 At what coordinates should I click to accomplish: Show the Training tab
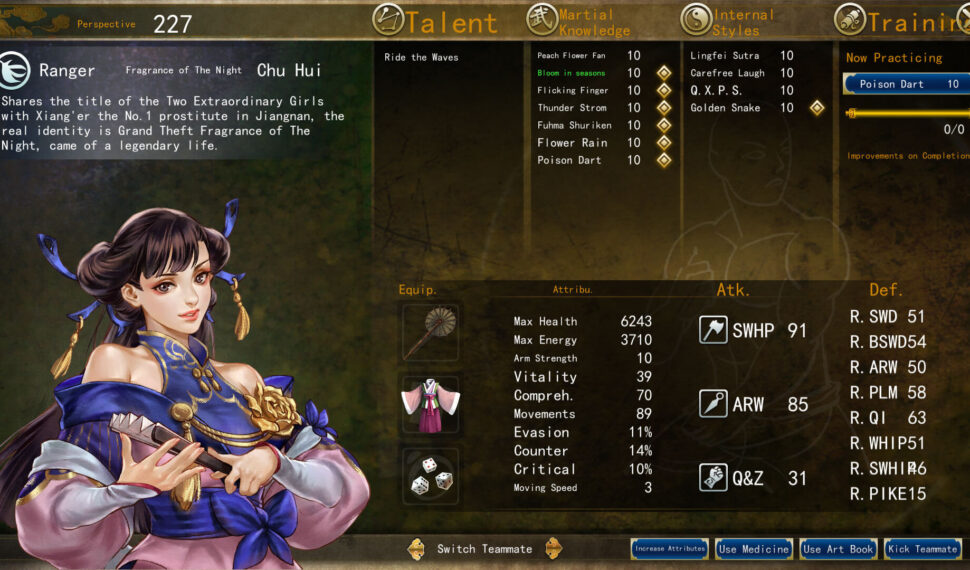tap(900, 20)
